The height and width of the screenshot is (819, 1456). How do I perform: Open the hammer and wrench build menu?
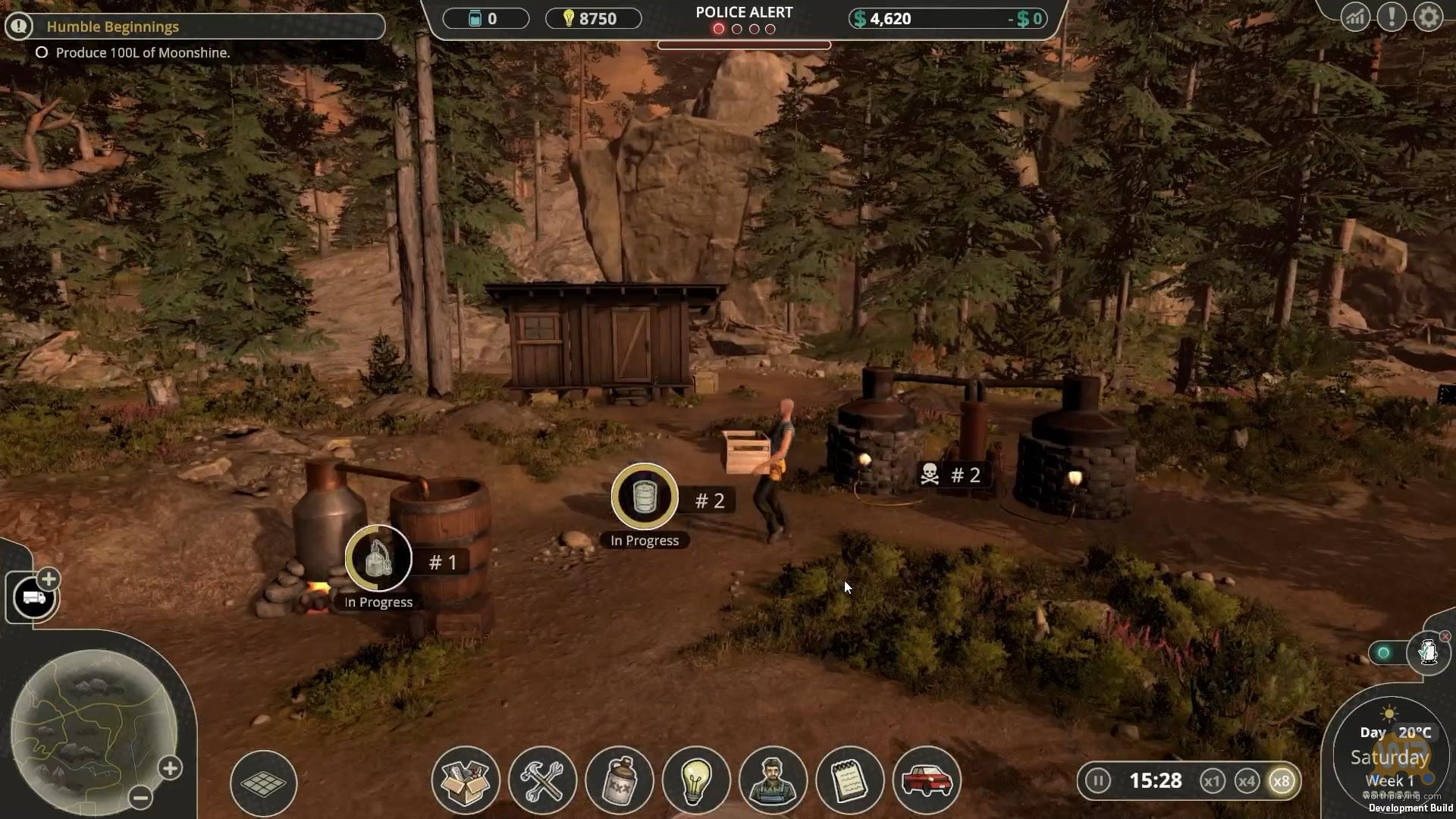point(543,781)
